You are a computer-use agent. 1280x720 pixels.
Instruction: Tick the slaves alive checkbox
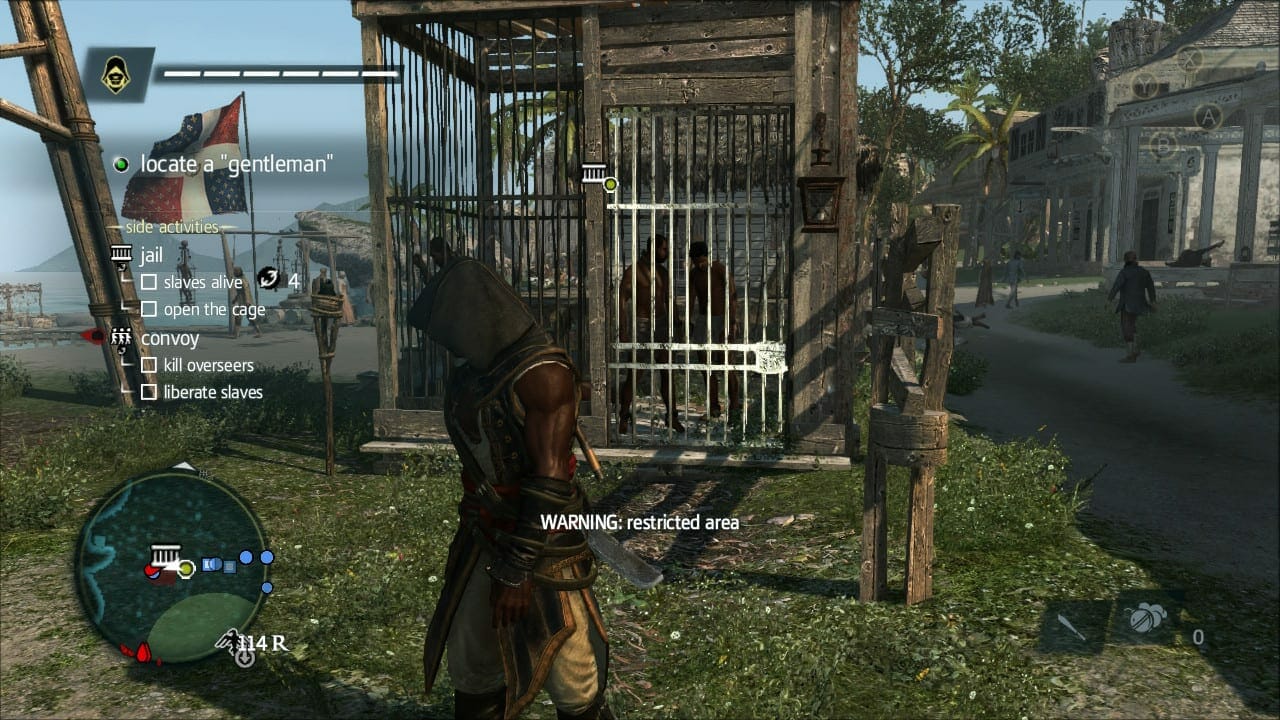pos(149,282)
